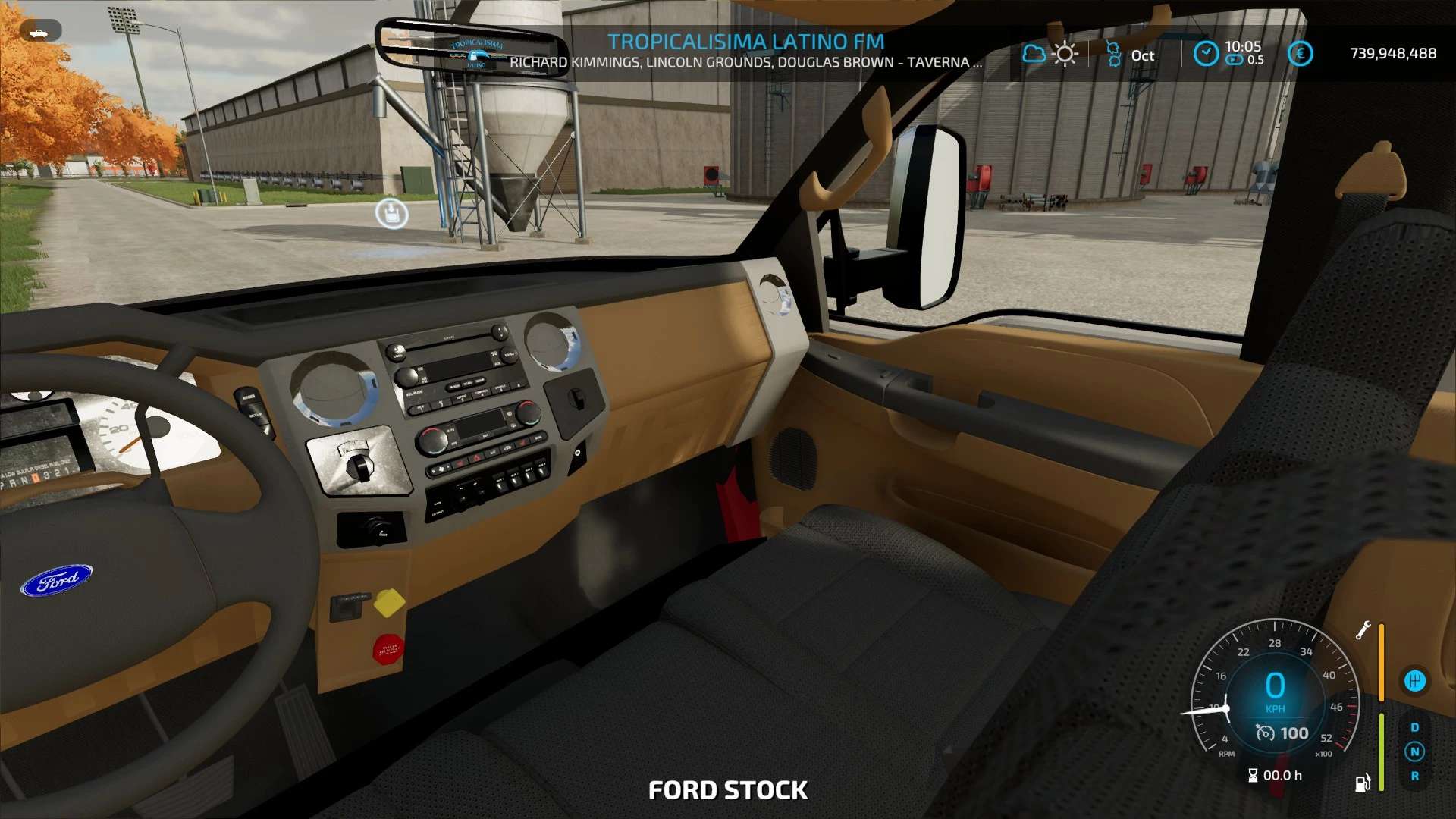Viewport: 1456px width, 819px height.
Task: Click the Tropicalisima Latino FM station title
Action: click(x=745, y=42)
